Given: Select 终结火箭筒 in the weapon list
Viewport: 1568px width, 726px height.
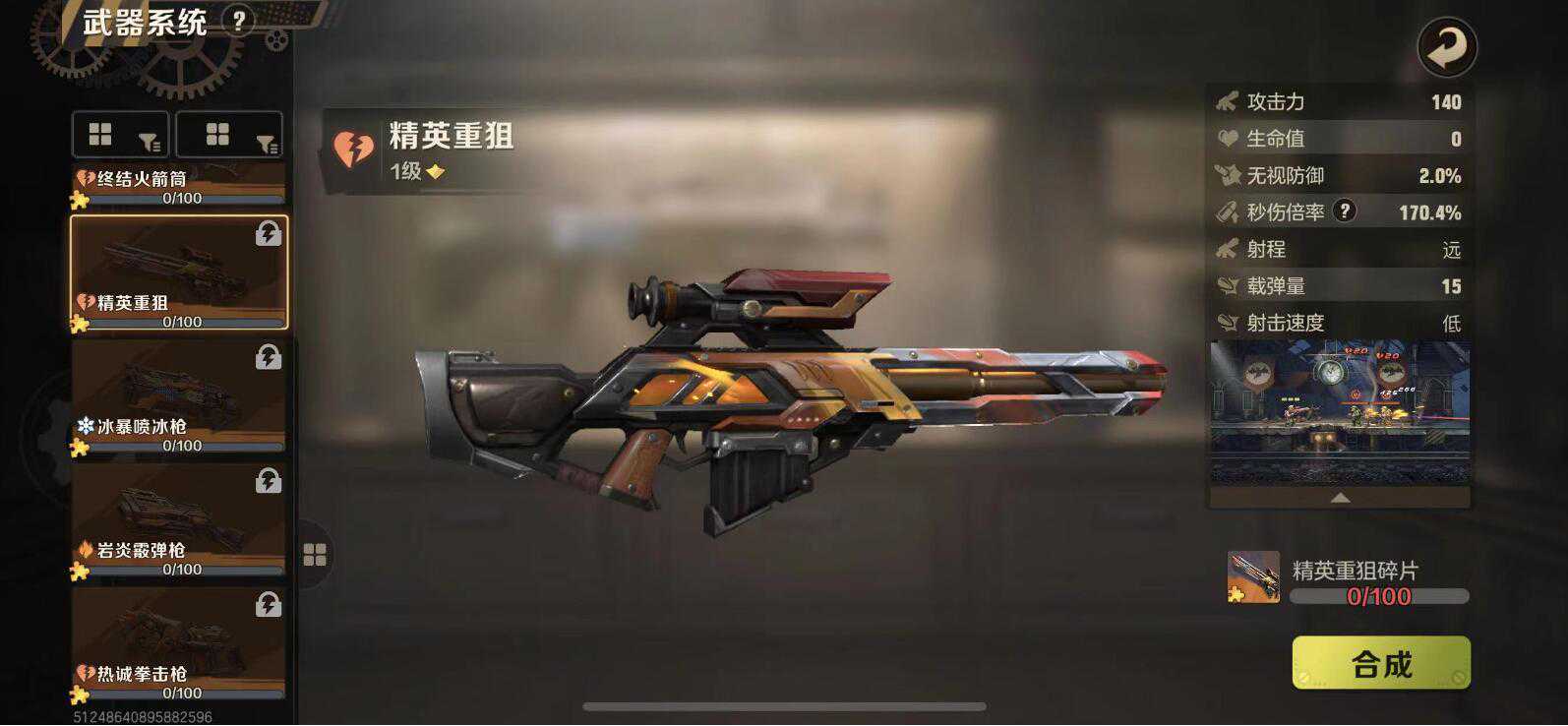Looking at the screenshot, I should (179, 185).
